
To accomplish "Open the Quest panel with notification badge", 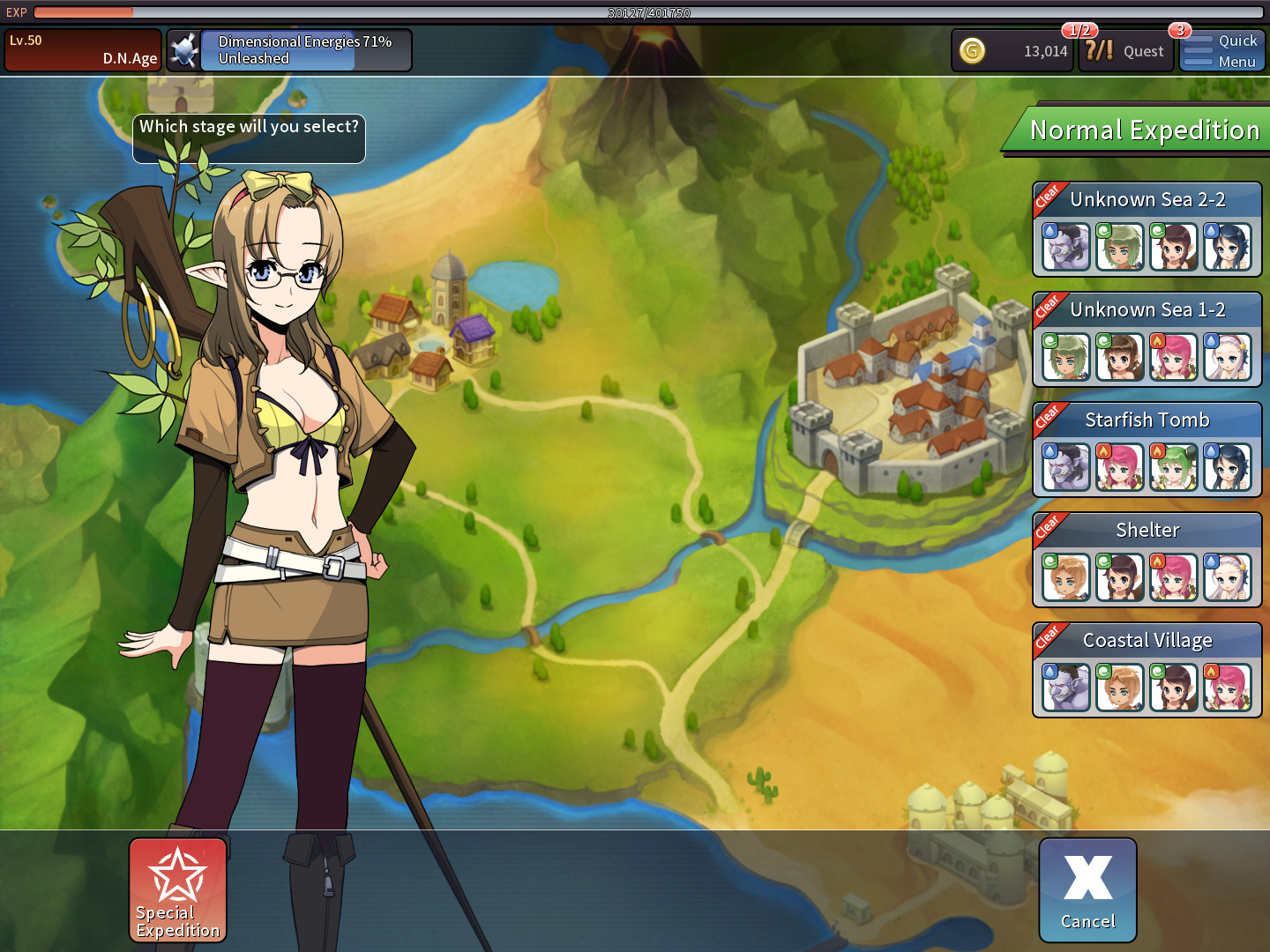I will [1125, 51].
